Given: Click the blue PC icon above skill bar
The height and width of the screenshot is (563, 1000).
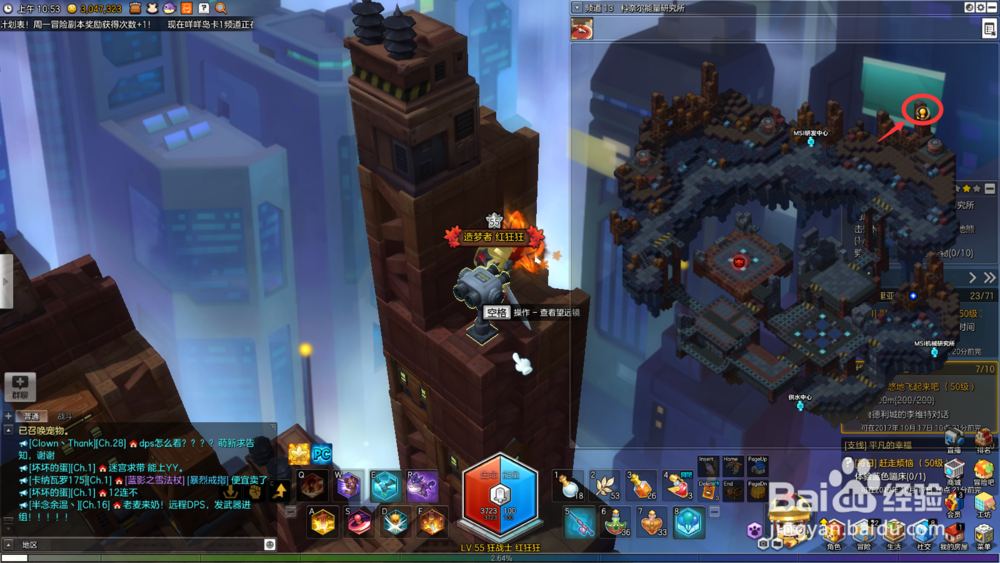Looking at the screenshot, I should [322, 454].
